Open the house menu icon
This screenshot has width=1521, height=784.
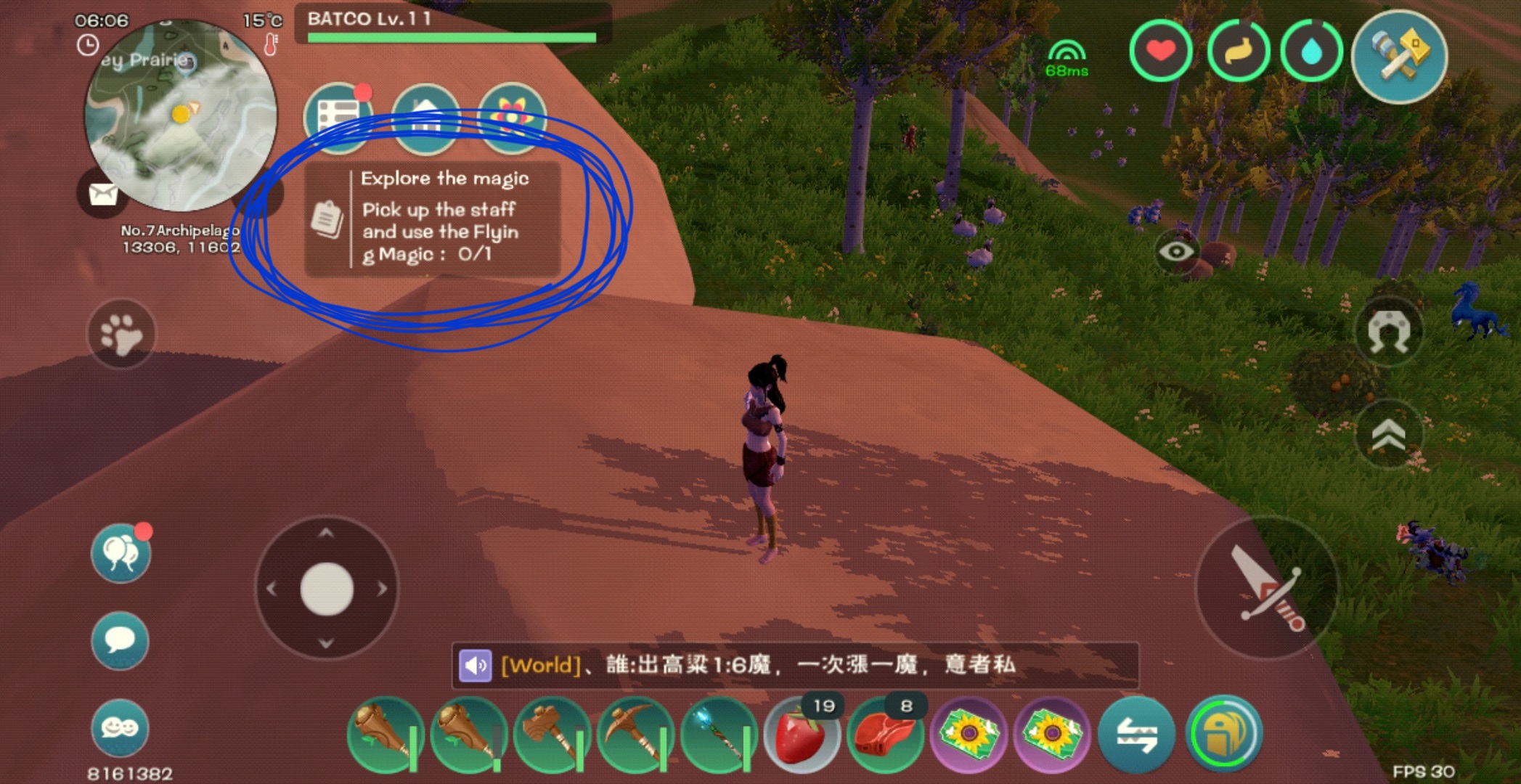[x=425, y=116]
